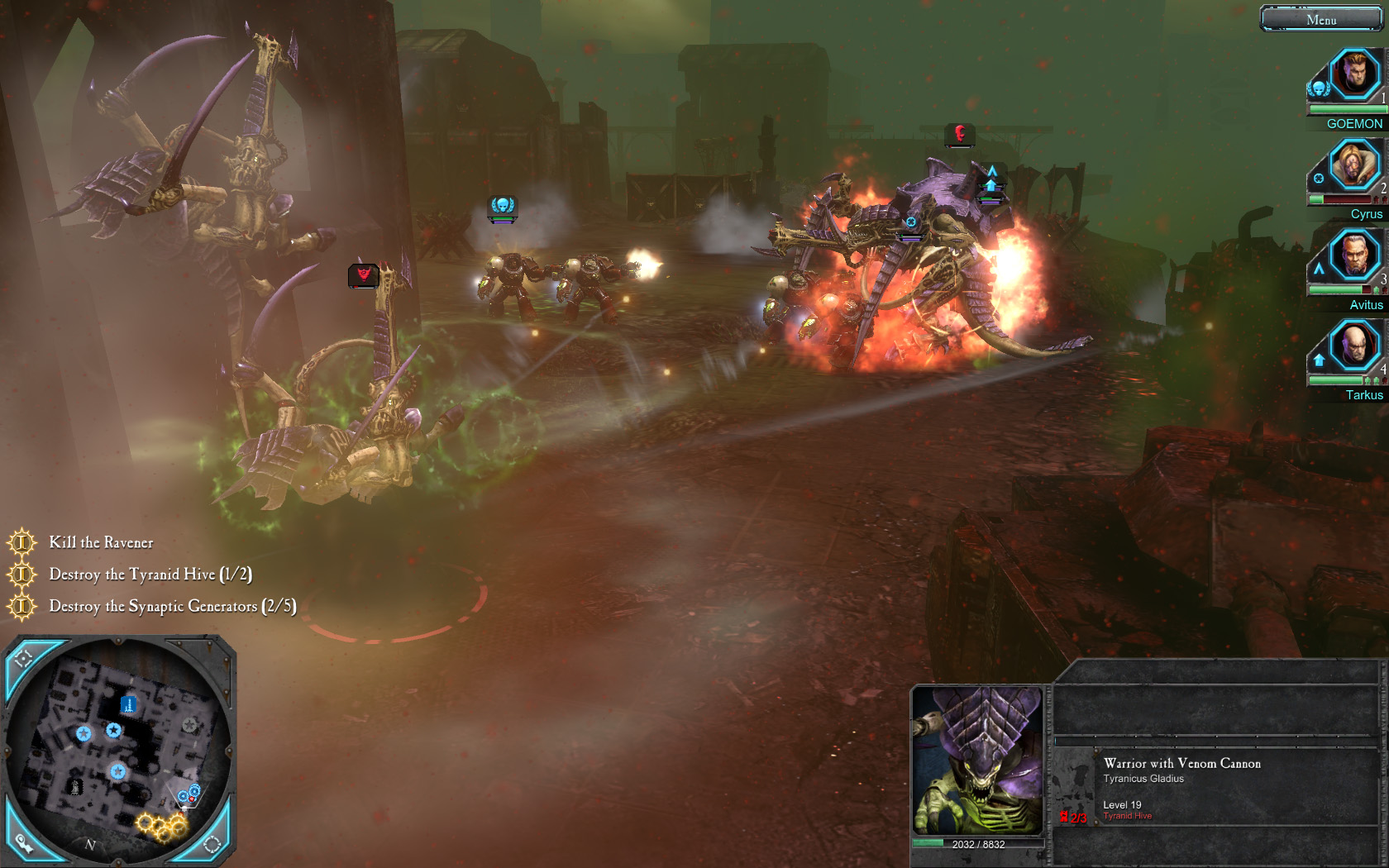Choose the Avitus squad portrait
Viewport: 1389px width, 868px height.
click(1354, 255)
